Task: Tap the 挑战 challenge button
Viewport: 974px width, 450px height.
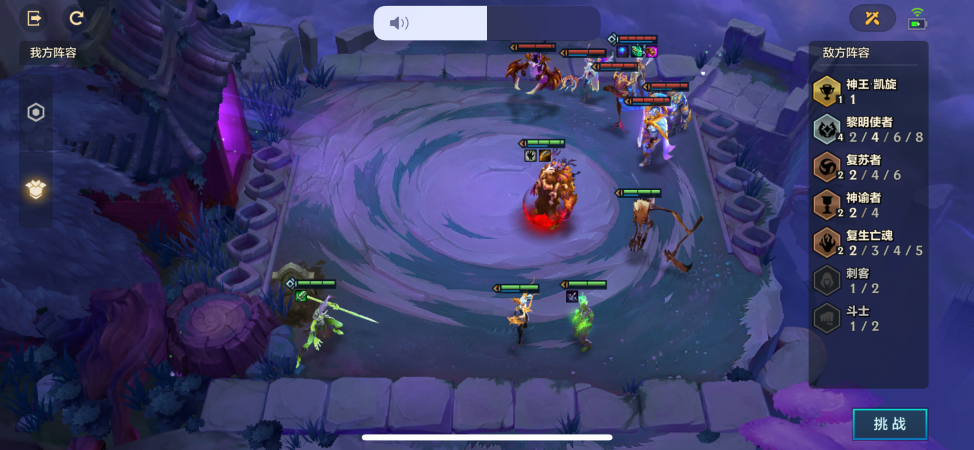Action: coord(889,424)
